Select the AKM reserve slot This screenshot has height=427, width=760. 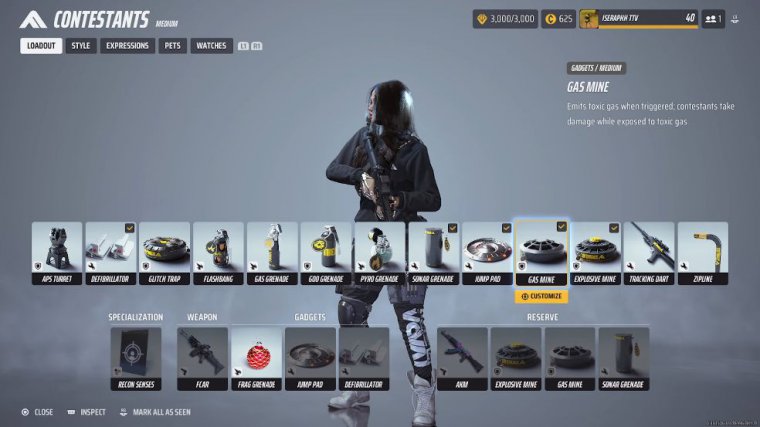click(462, 358)
